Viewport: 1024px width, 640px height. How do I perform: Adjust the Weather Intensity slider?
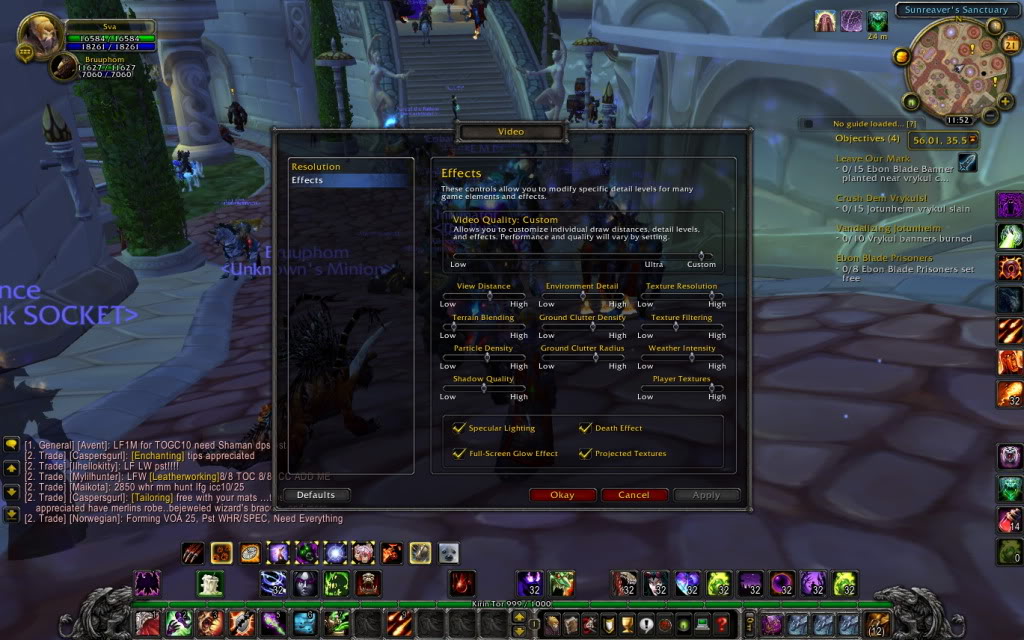[682, 357]
